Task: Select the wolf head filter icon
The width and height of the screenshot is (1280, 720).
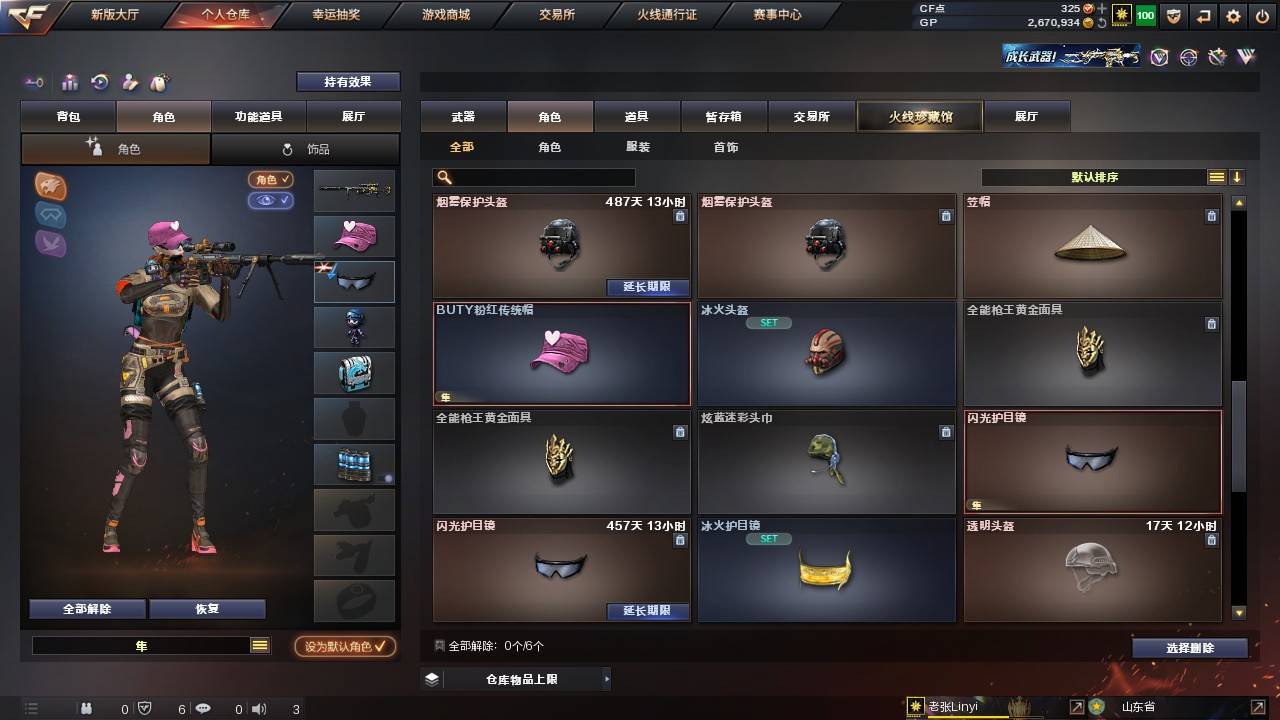Action: [x=50, y=185]
